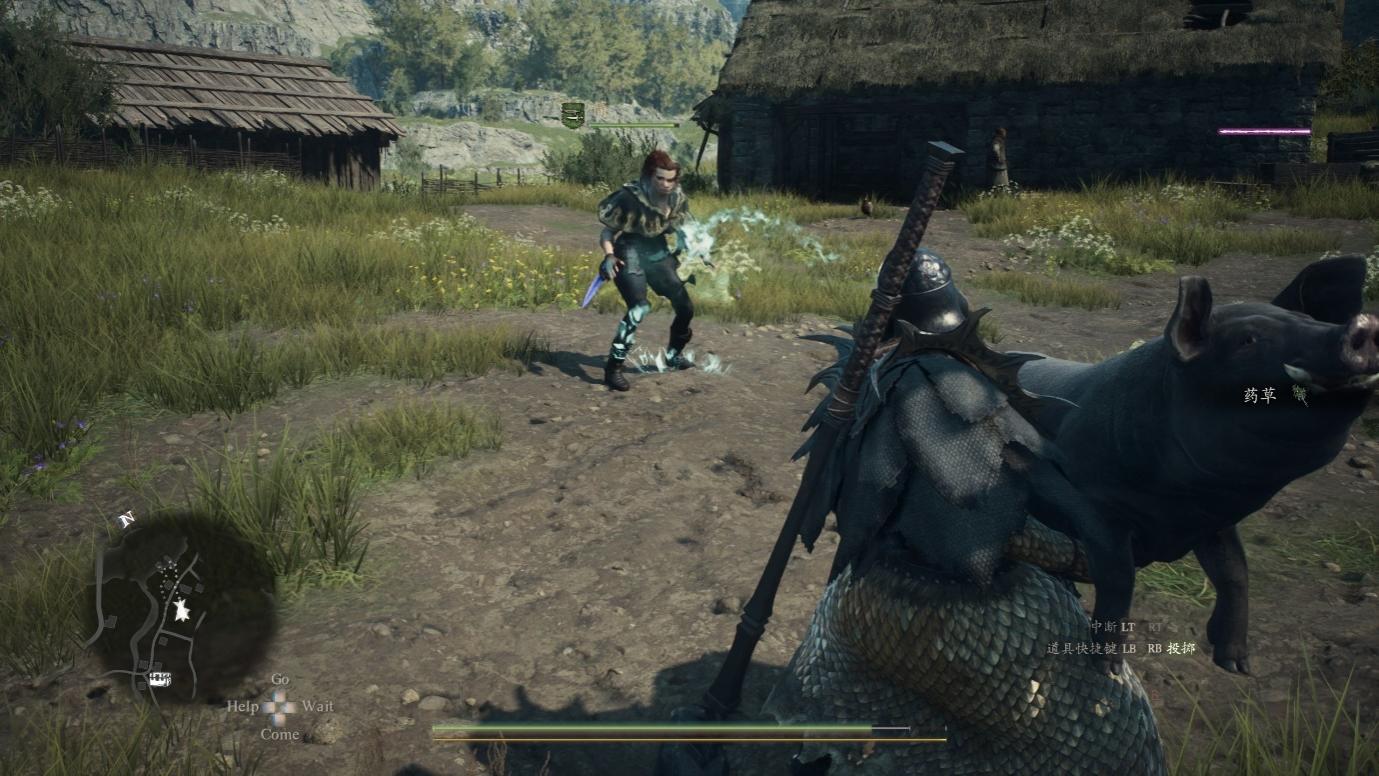Issue the Help pawn command
The width and height of the screenshot is (1379, 776).
pos(242,706)
